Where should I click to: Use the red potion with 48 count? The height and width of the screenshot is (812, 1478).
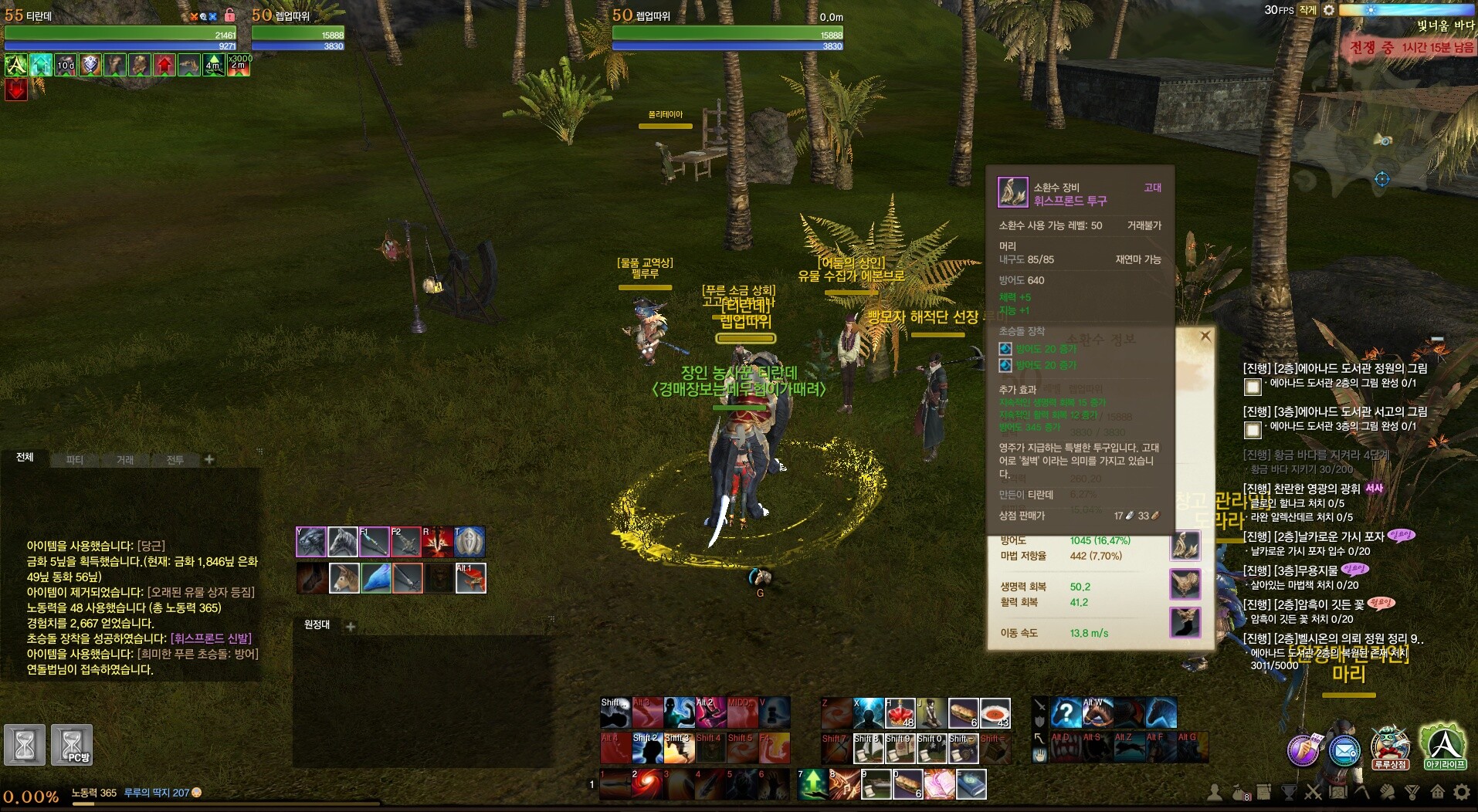pos(900,713)
